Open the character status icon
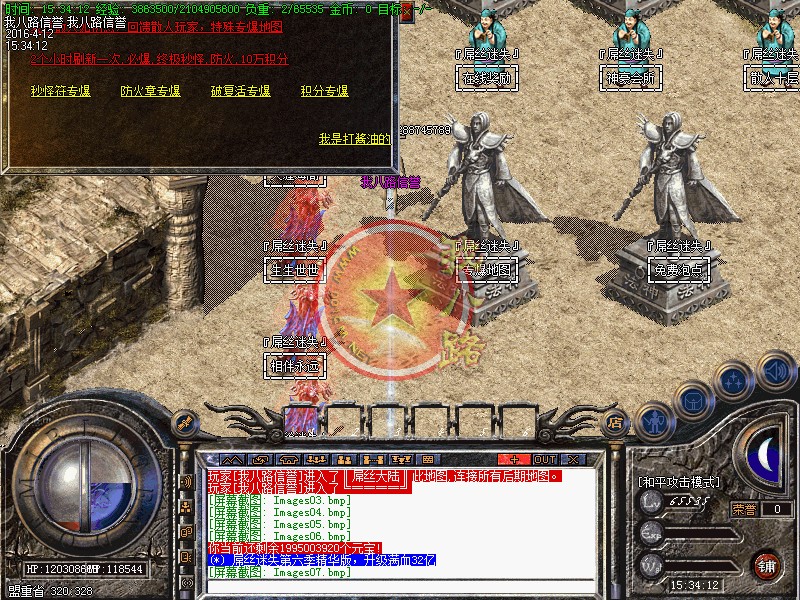 (x=655, y=421)
